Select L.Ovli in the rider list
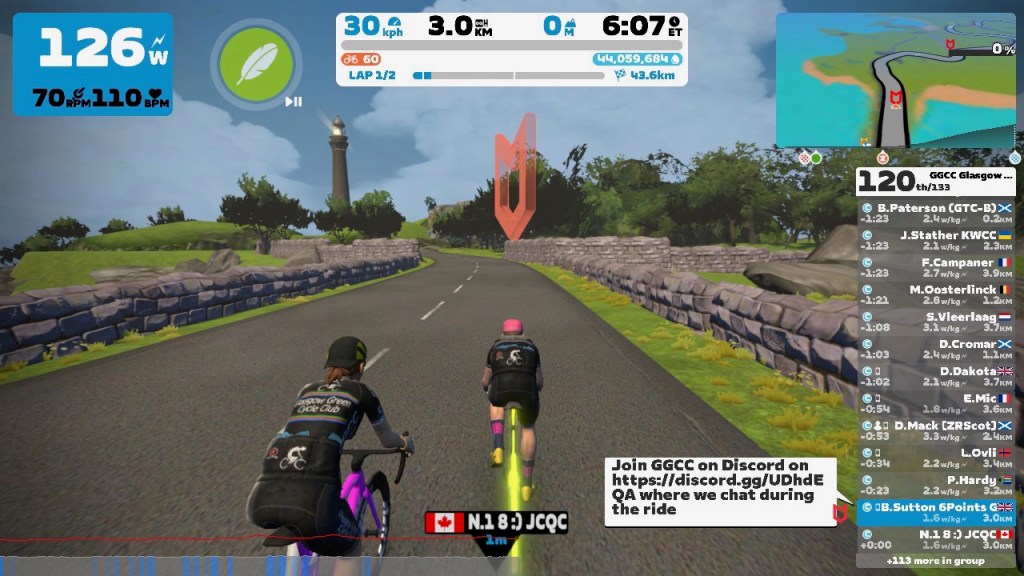The image size is (1024, 576). (x=937, y=456)
